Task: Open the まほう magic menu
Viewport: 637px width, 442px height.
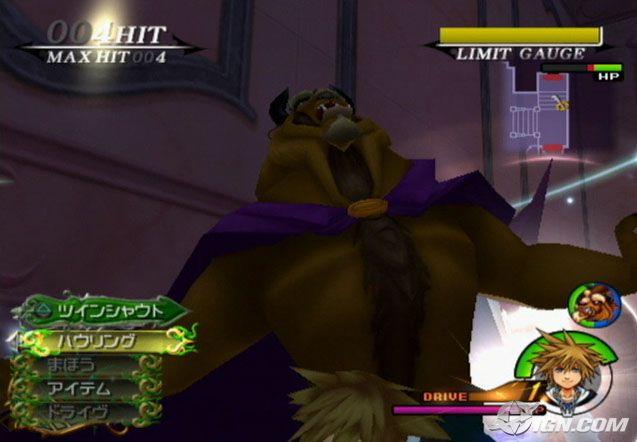Action: [75, 365]
